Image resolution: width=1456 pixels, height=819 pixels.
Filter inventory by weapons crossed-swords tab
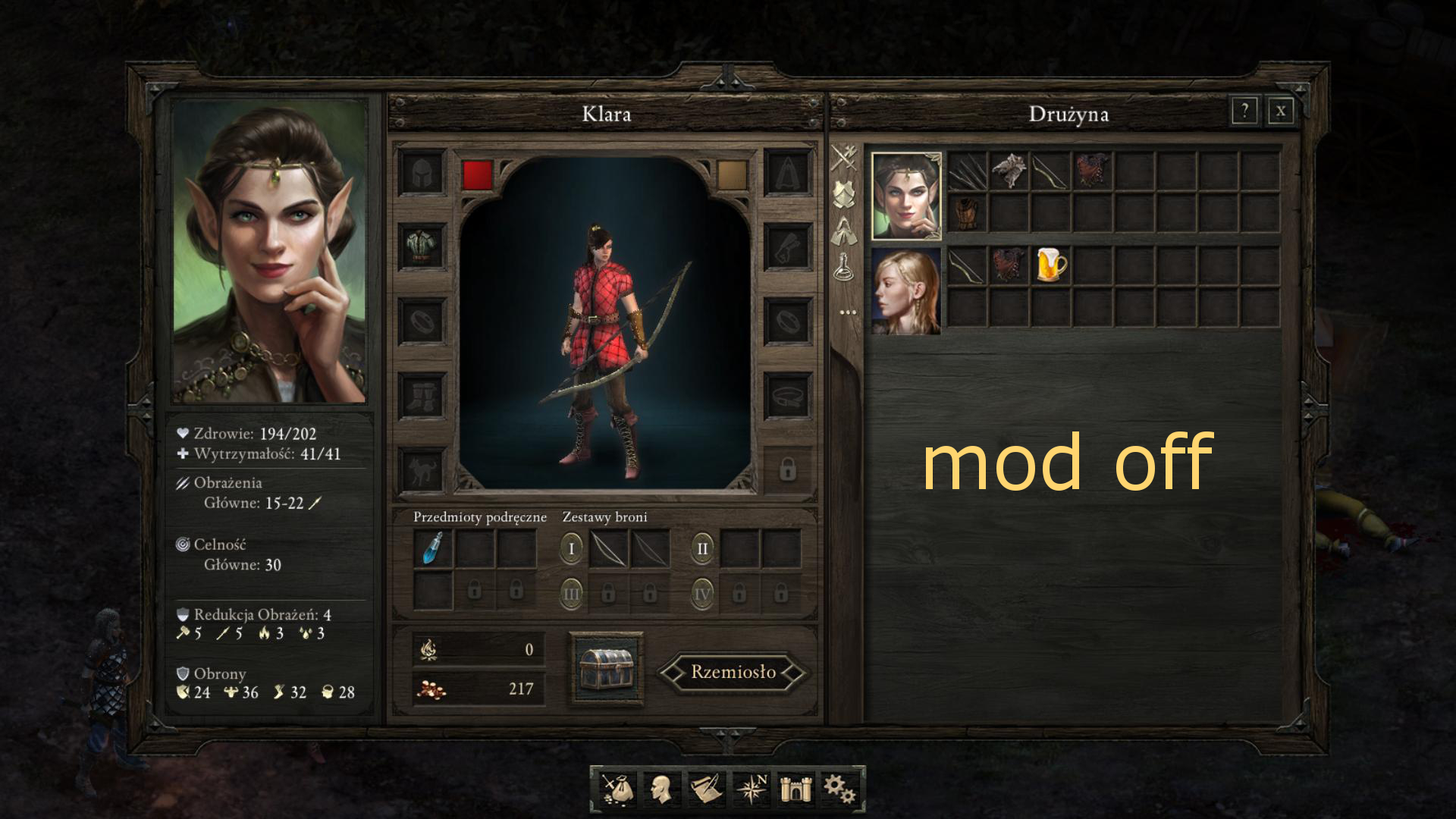[x=844, y=159]
